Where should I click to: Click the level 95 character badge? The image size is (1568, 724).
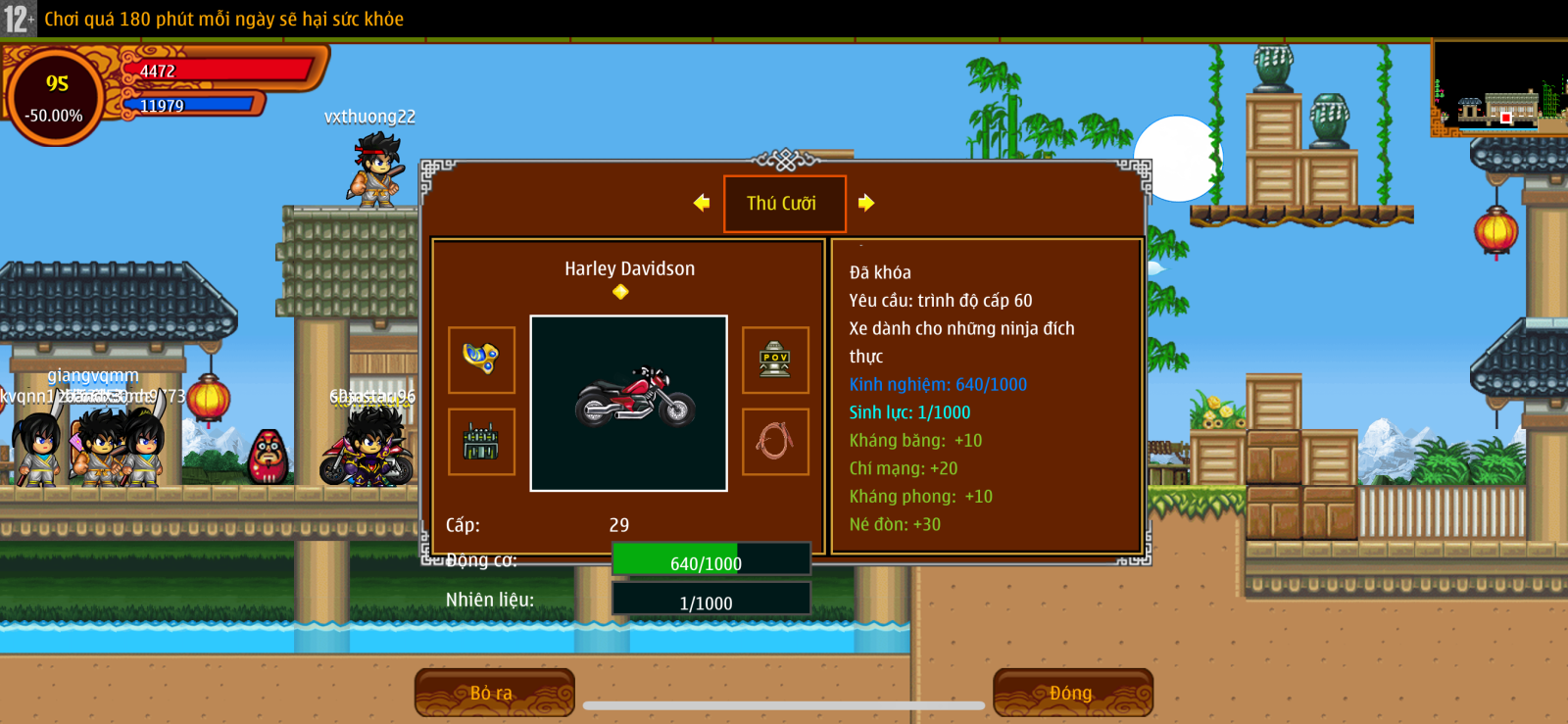point(56,97)
